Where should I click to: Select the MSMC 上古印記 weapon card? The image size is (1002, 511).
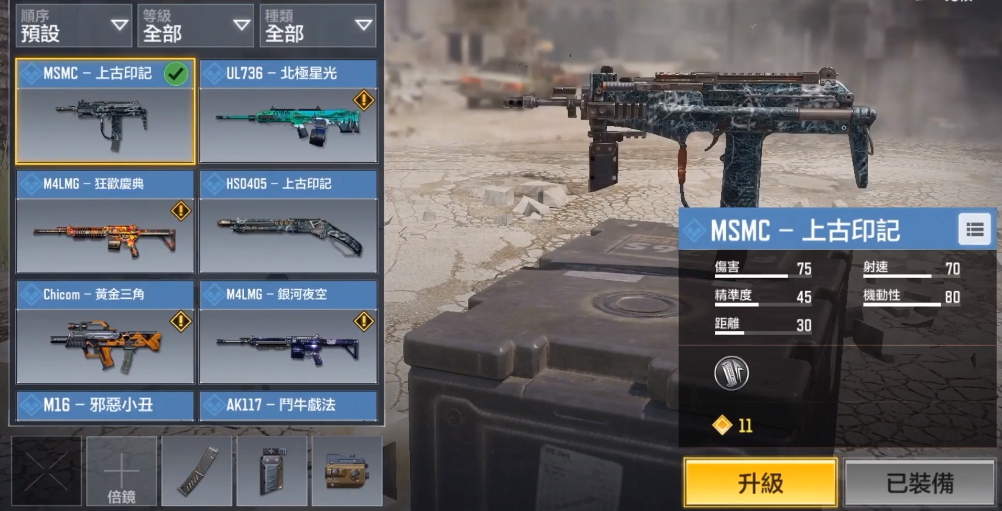click(x=105, y=111)
